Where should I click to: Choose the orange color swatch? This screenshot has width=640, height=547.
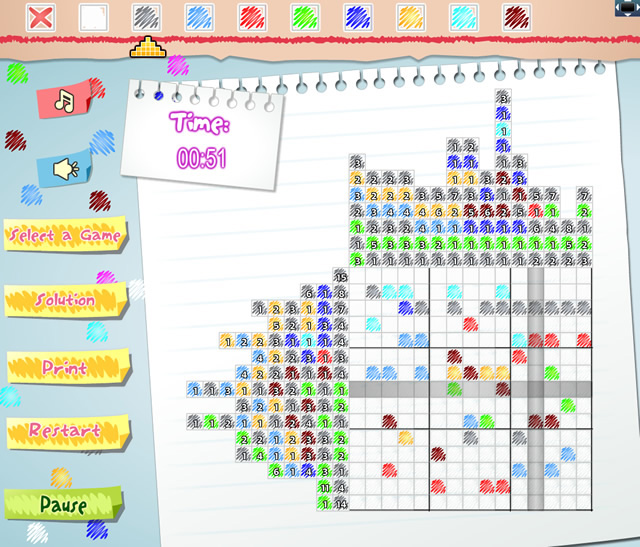(411, 17)
